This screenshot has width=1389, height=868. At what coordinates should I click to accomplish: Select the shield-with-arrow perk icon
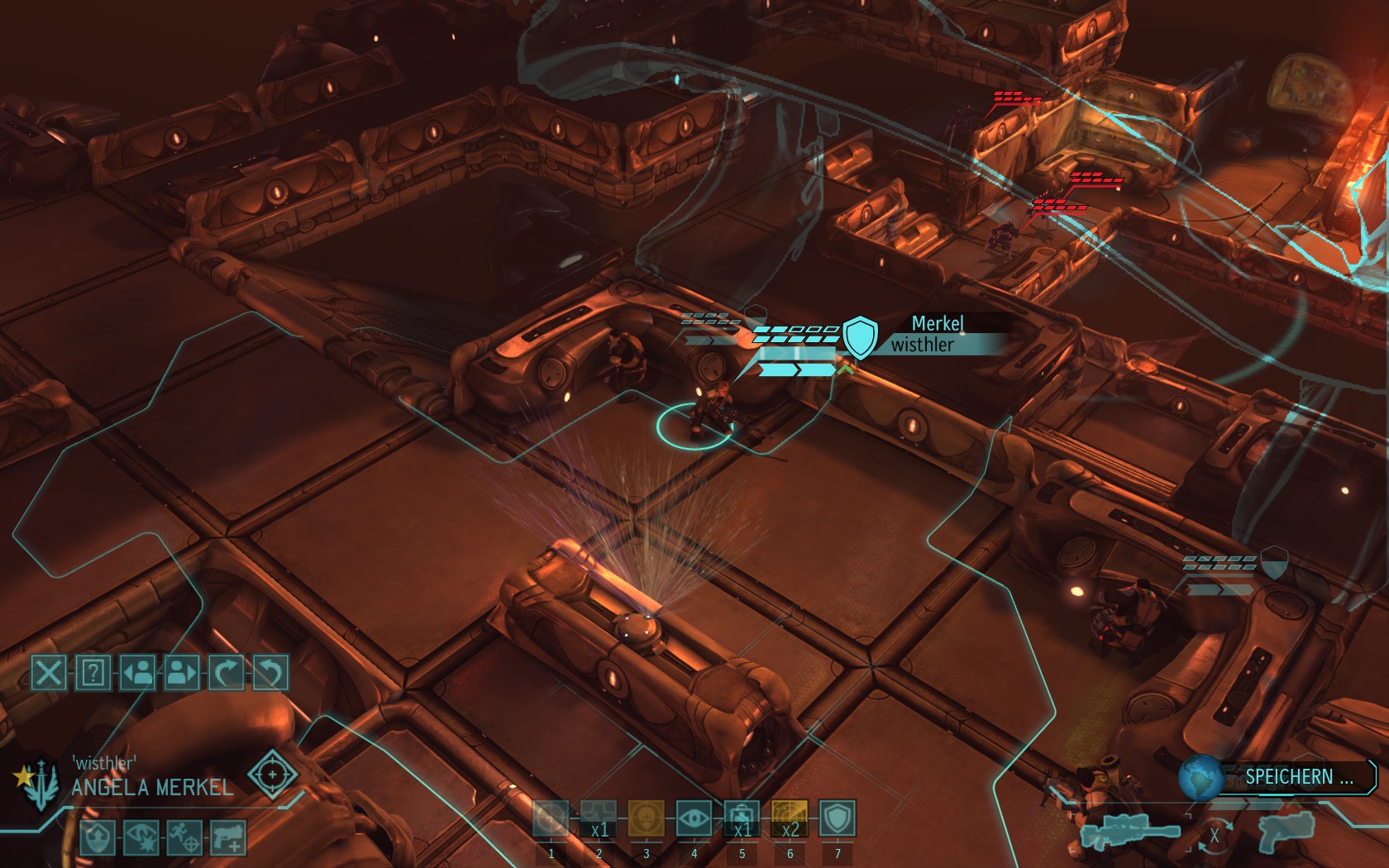click(x=97, y=837)
